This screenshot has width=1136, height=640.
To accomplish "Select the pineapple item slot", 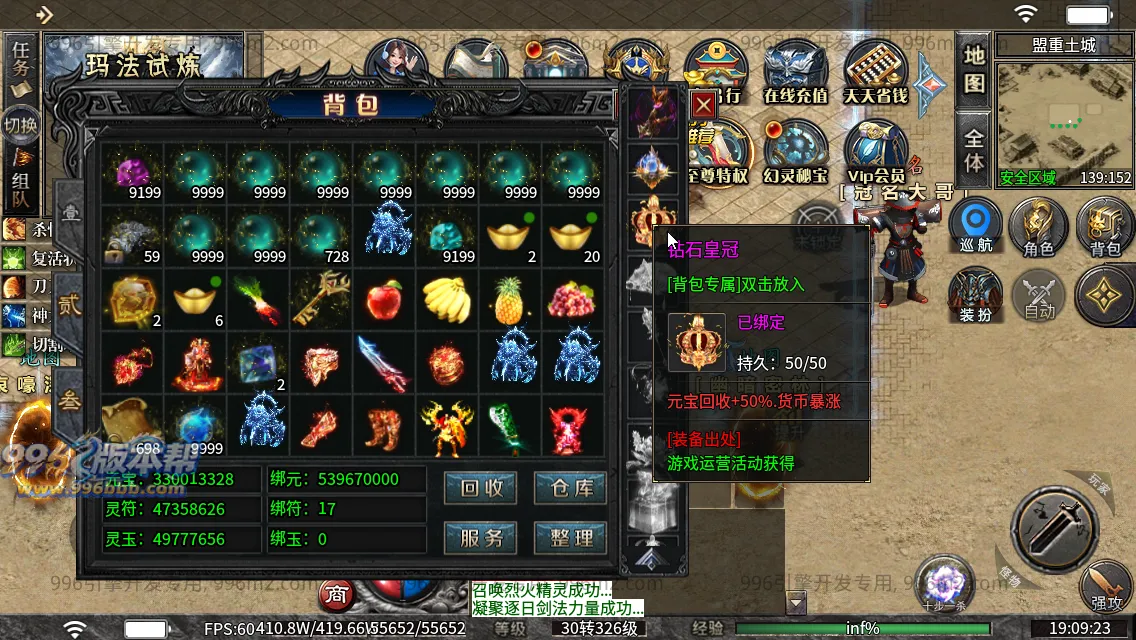I will click(x=510, y=300).
